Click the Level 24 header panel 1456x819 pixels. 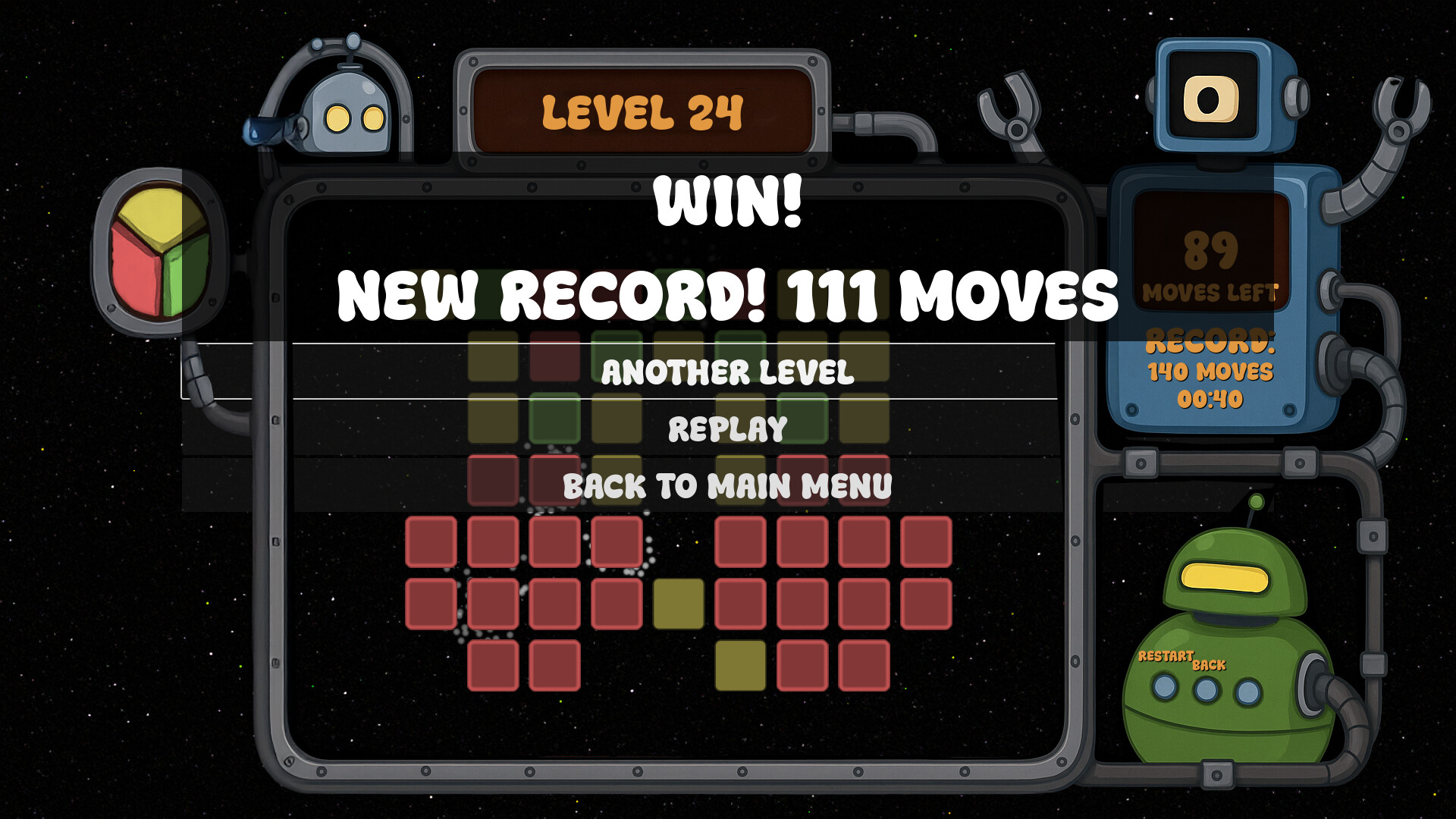pyautogui.click(x=641, y=108)
